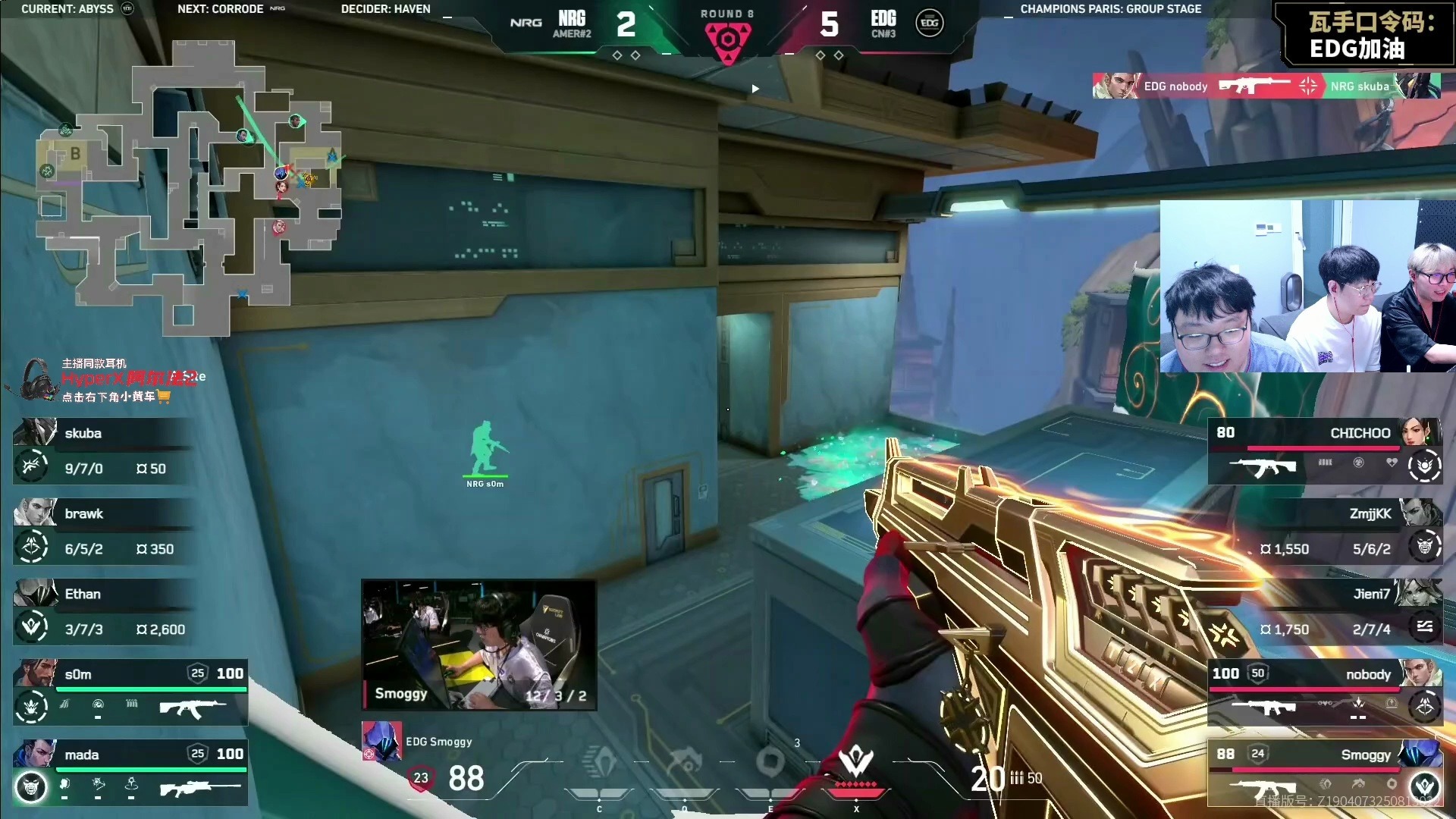This screenshot has height=819, width=1456.
Task: Activate Smoggy's ultimate ability icon
Action: tap(856, 762)
